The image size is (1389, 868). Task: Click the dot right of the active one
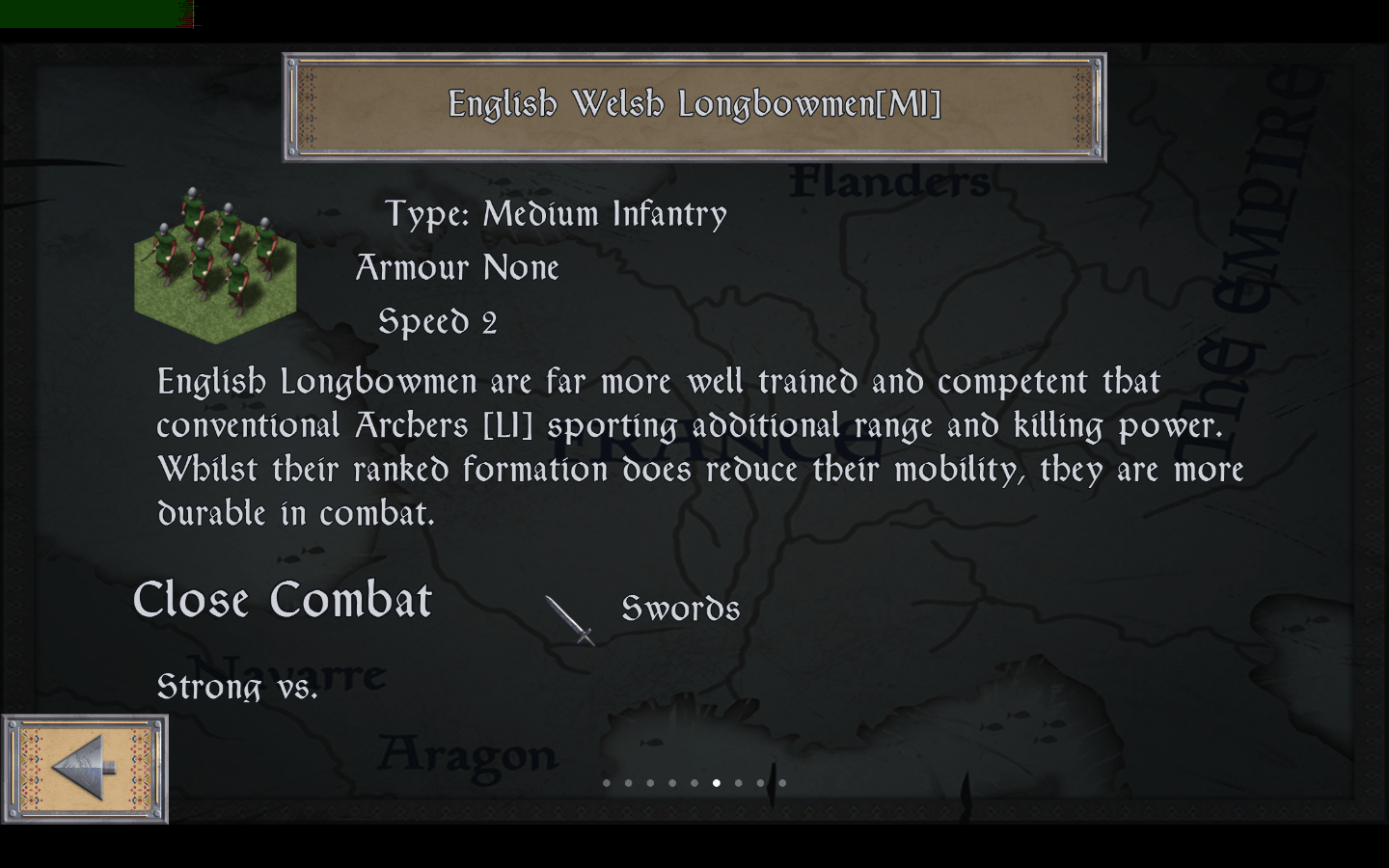tap(739, 782)
